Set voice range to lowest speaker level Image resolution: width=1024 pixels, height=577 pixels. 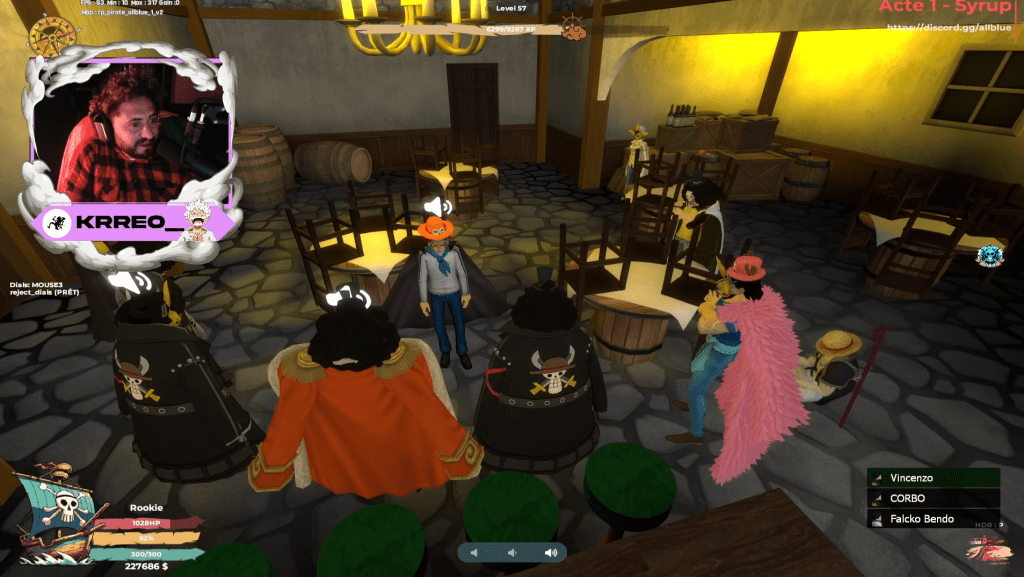(474, 552)
